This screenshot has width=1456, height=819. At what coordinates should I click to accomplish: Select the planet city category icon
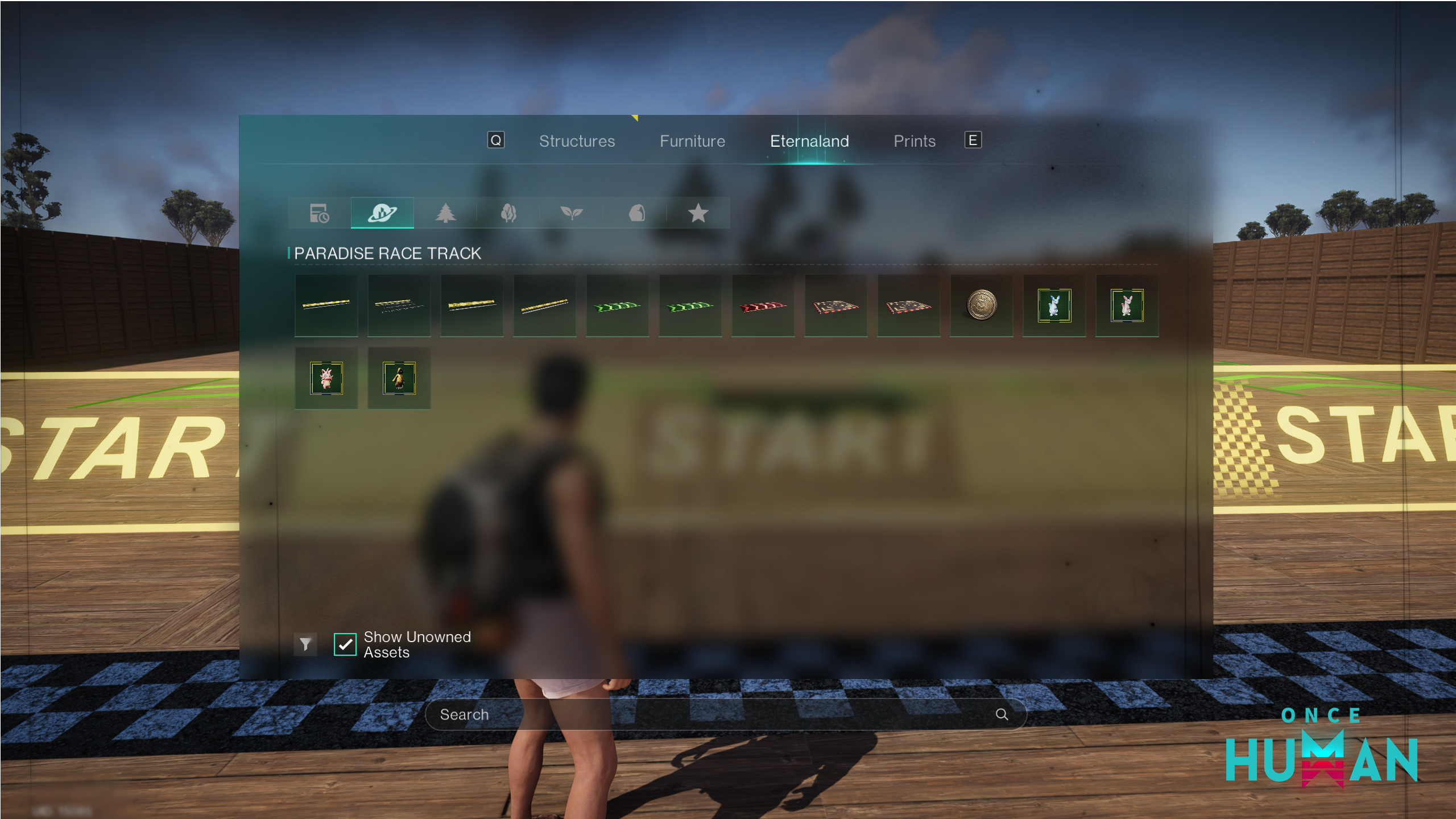tap(382, 213)
